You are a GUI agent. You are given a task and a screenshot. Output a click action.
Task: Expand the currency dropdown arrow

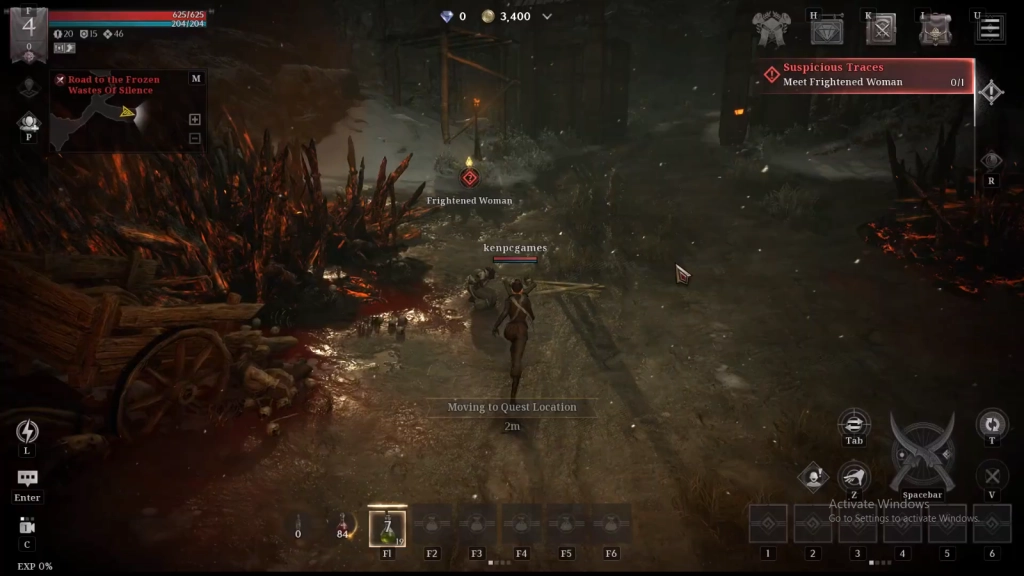tap(547, 17)
